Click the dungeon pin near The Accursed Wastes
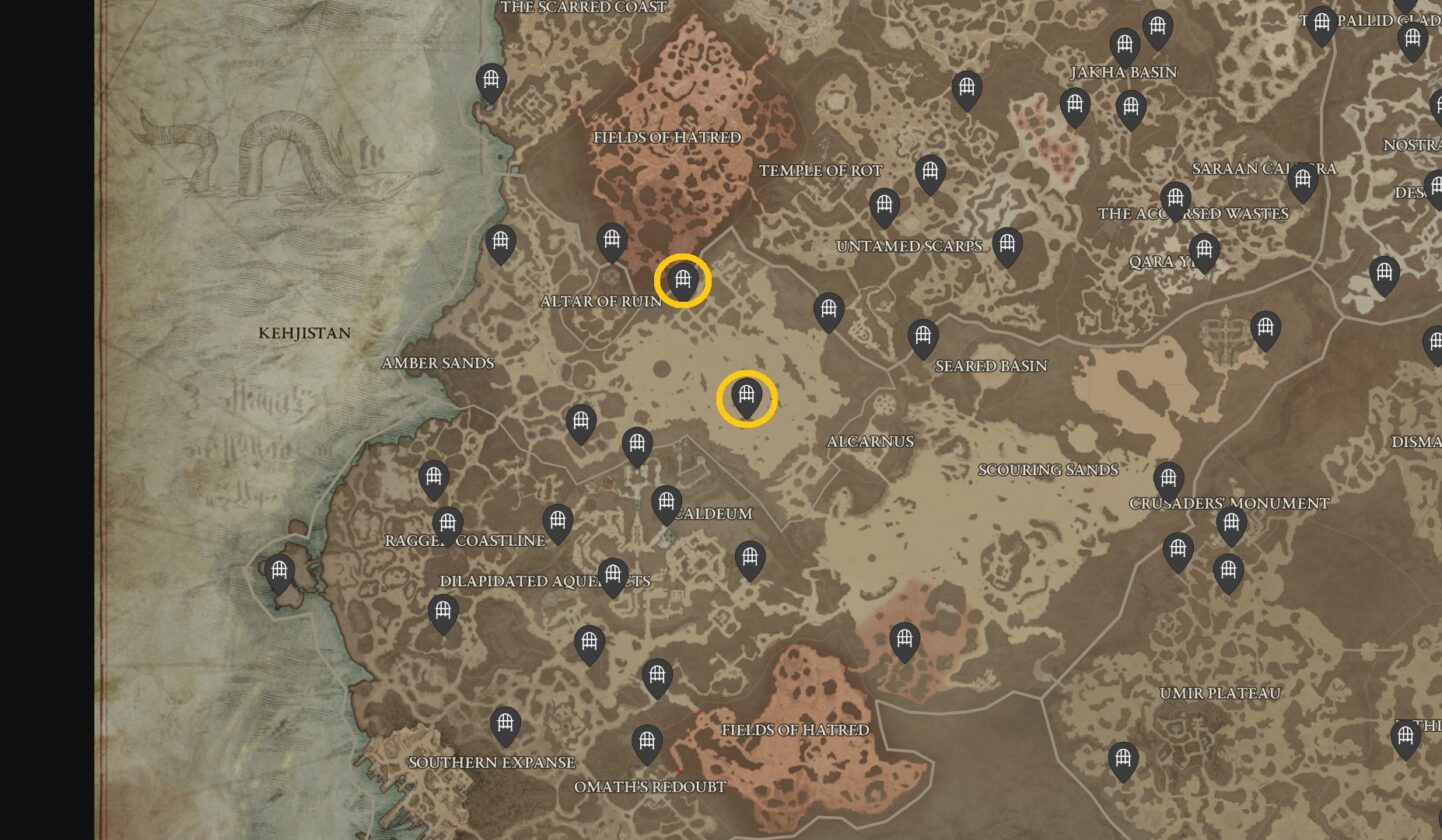This screenshot has width=1442, height=840. pos(1175,200)
